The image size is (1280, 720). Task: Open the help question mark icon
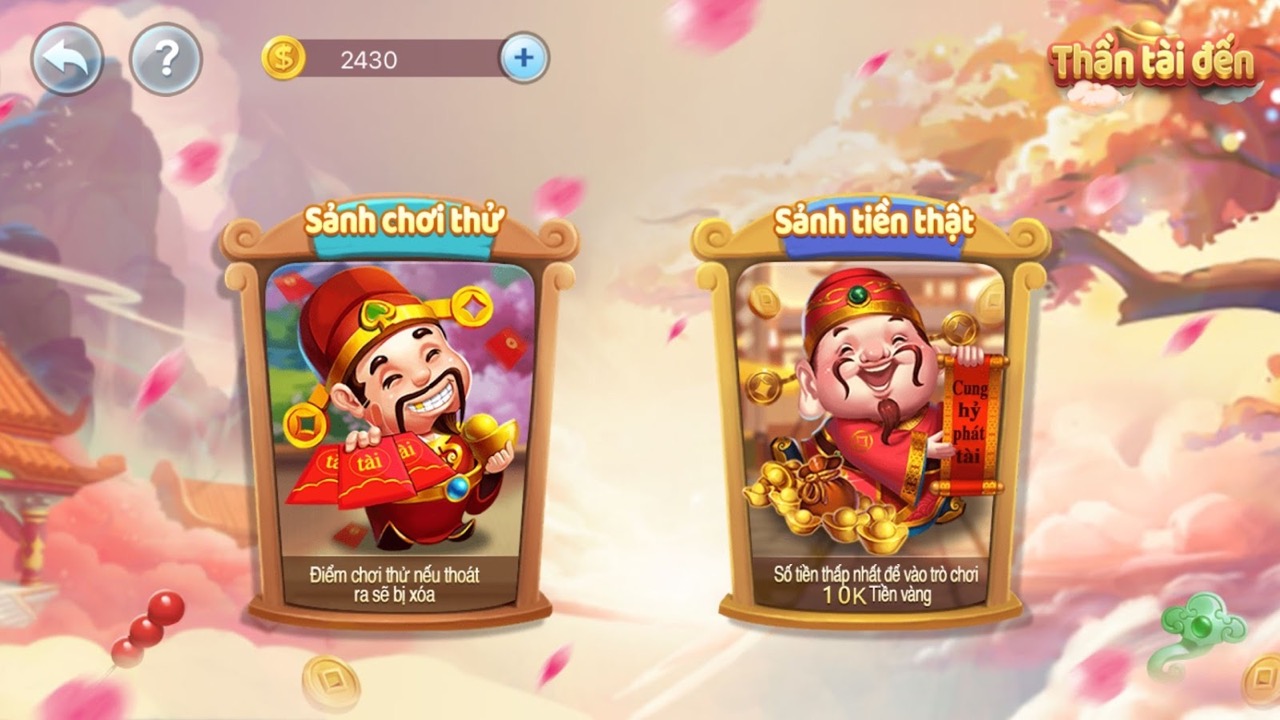167,57
